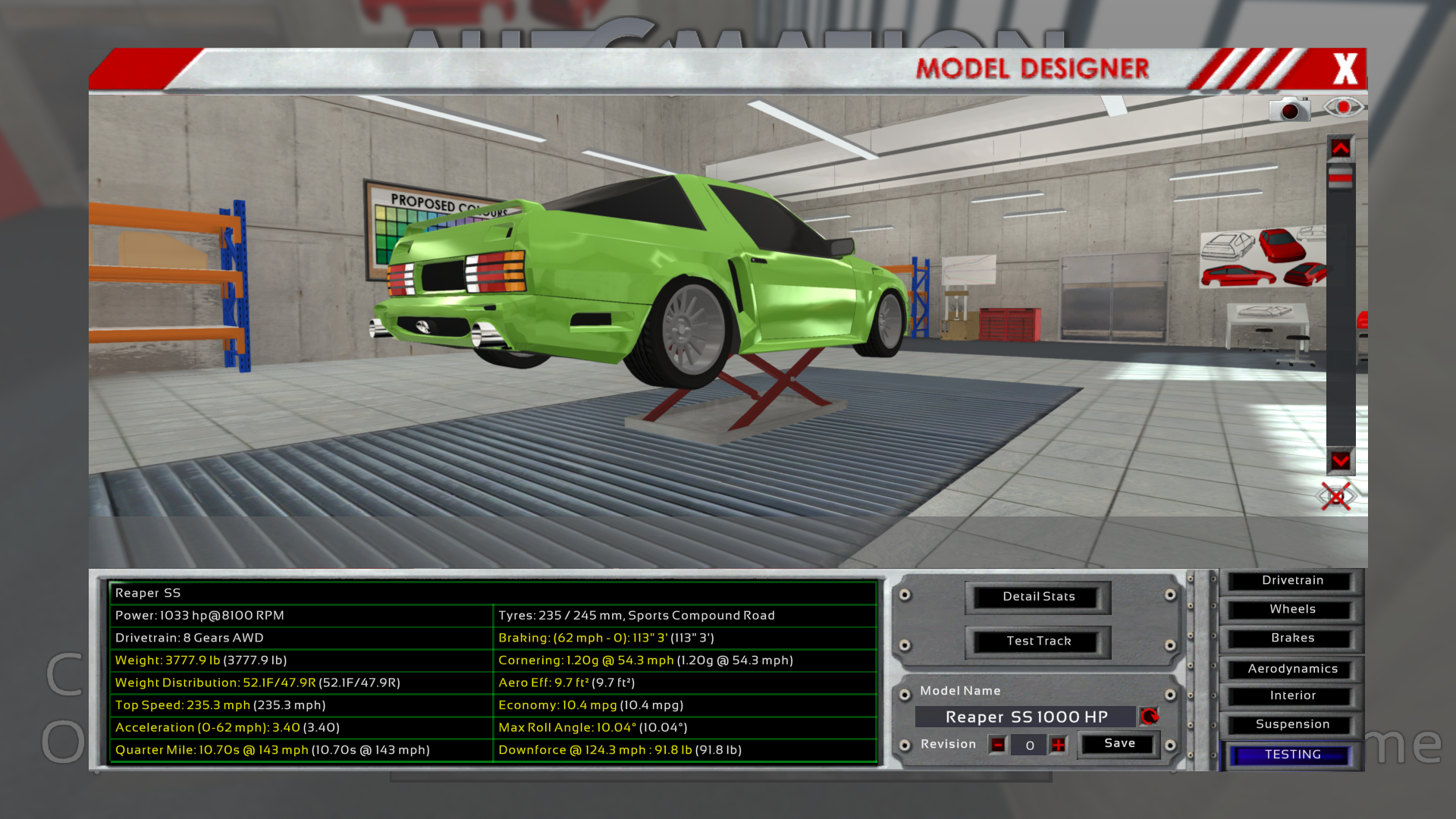
Task: Decrease revision number with minus button
Action: click(x=998, y=745)
